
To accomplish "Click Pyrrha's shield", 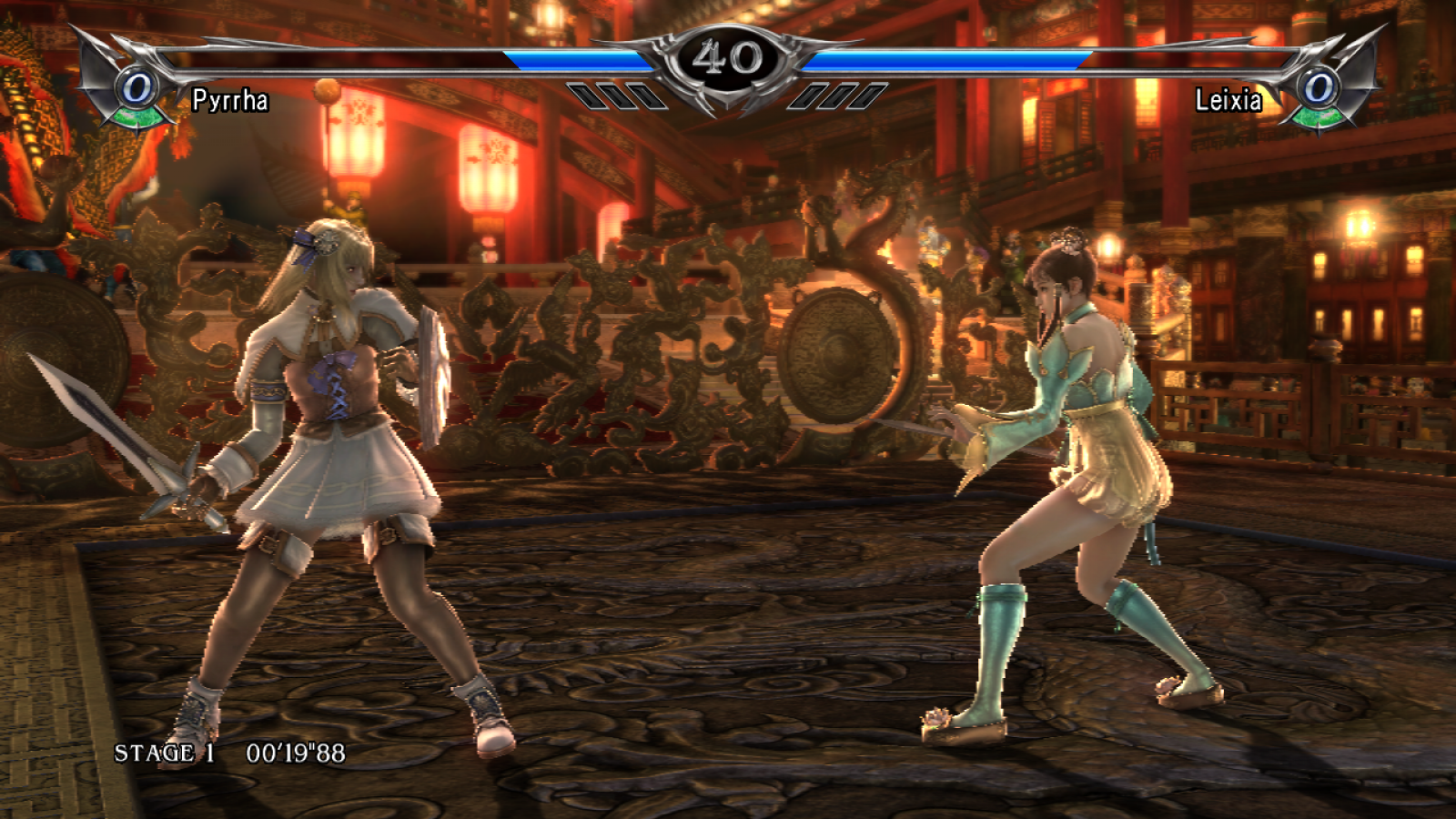I will (428, 364).
